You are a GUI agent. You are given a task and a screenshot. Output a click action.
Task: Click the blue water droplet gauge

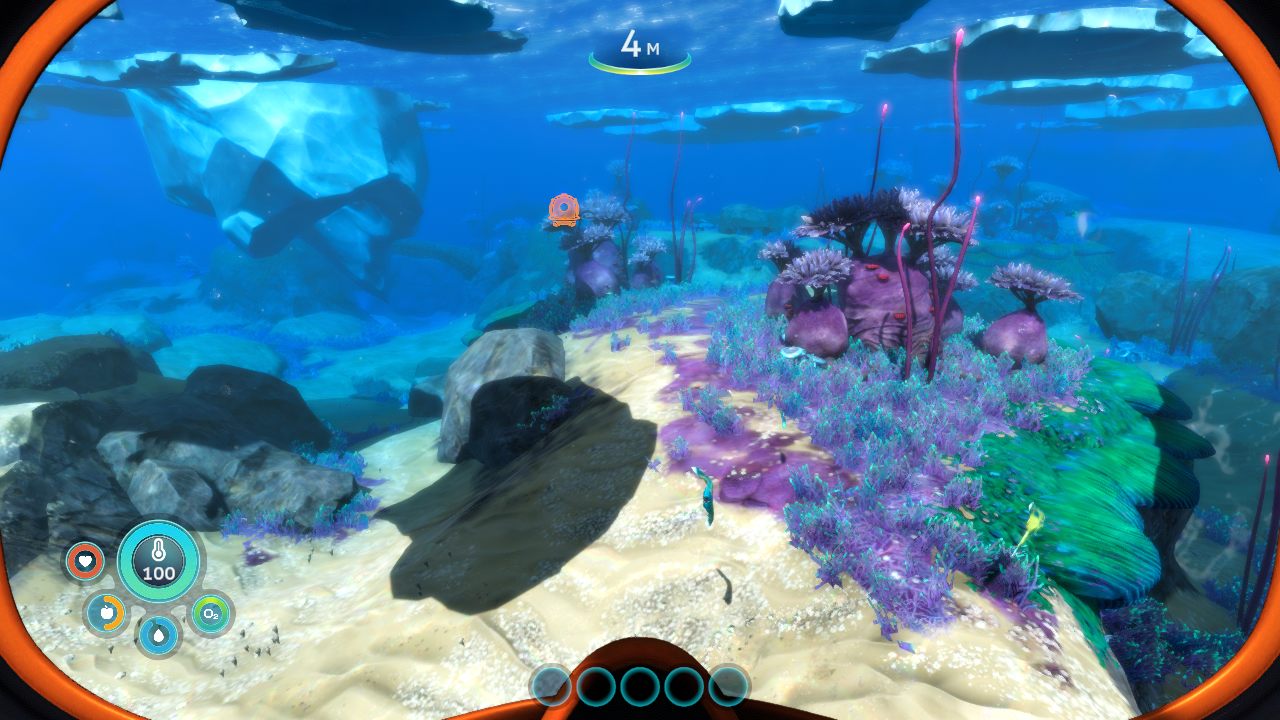pyautogui.click(x=159, y=633)
